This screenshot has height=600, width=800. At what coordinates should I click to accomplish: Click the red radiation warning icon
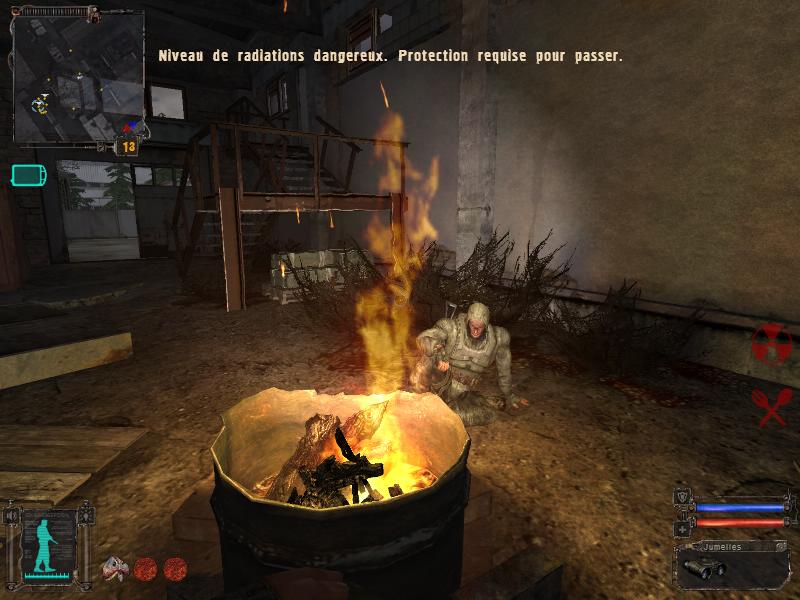[771, 345]
